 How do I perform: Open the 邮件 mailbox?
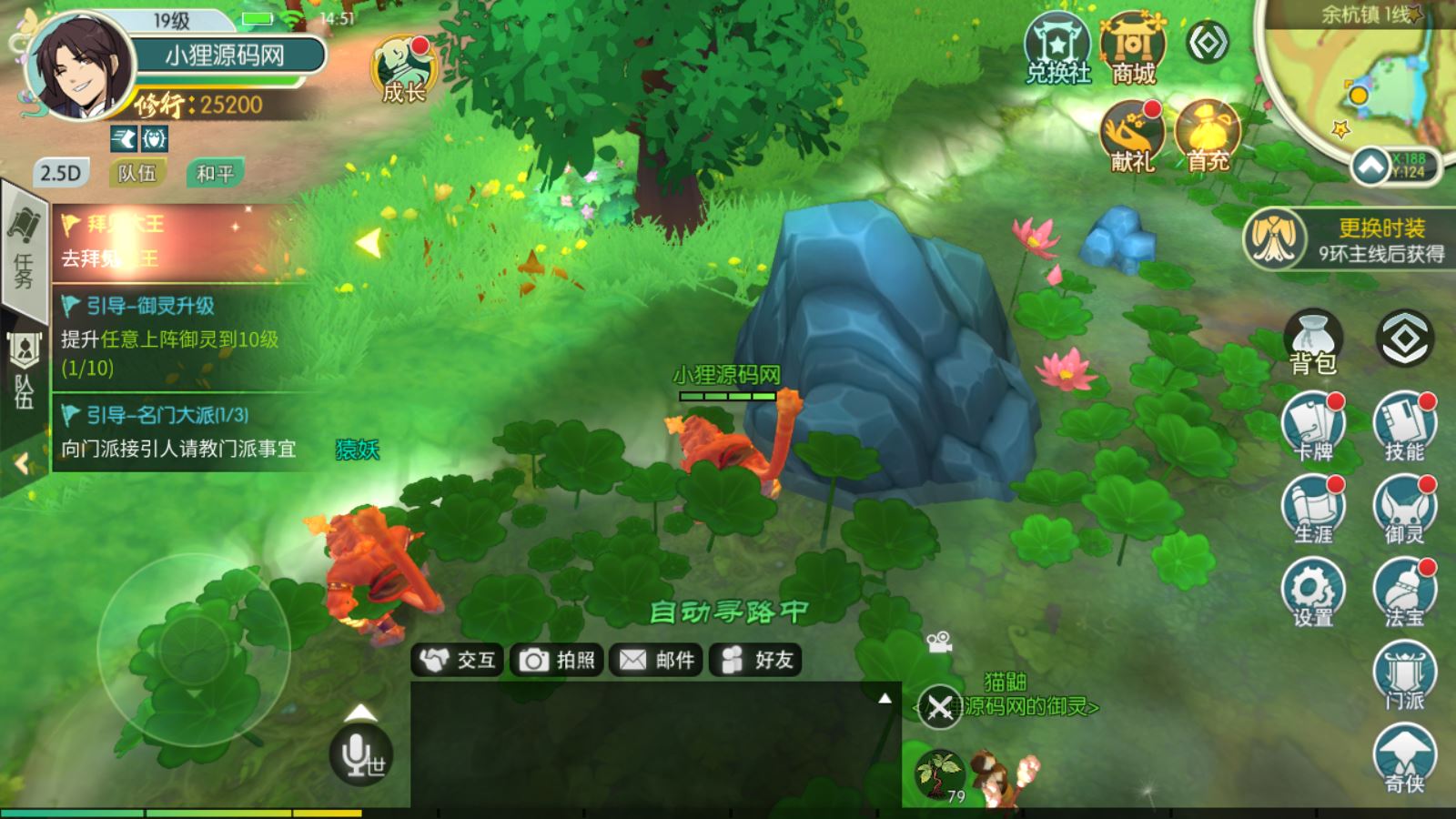[657, 660]
